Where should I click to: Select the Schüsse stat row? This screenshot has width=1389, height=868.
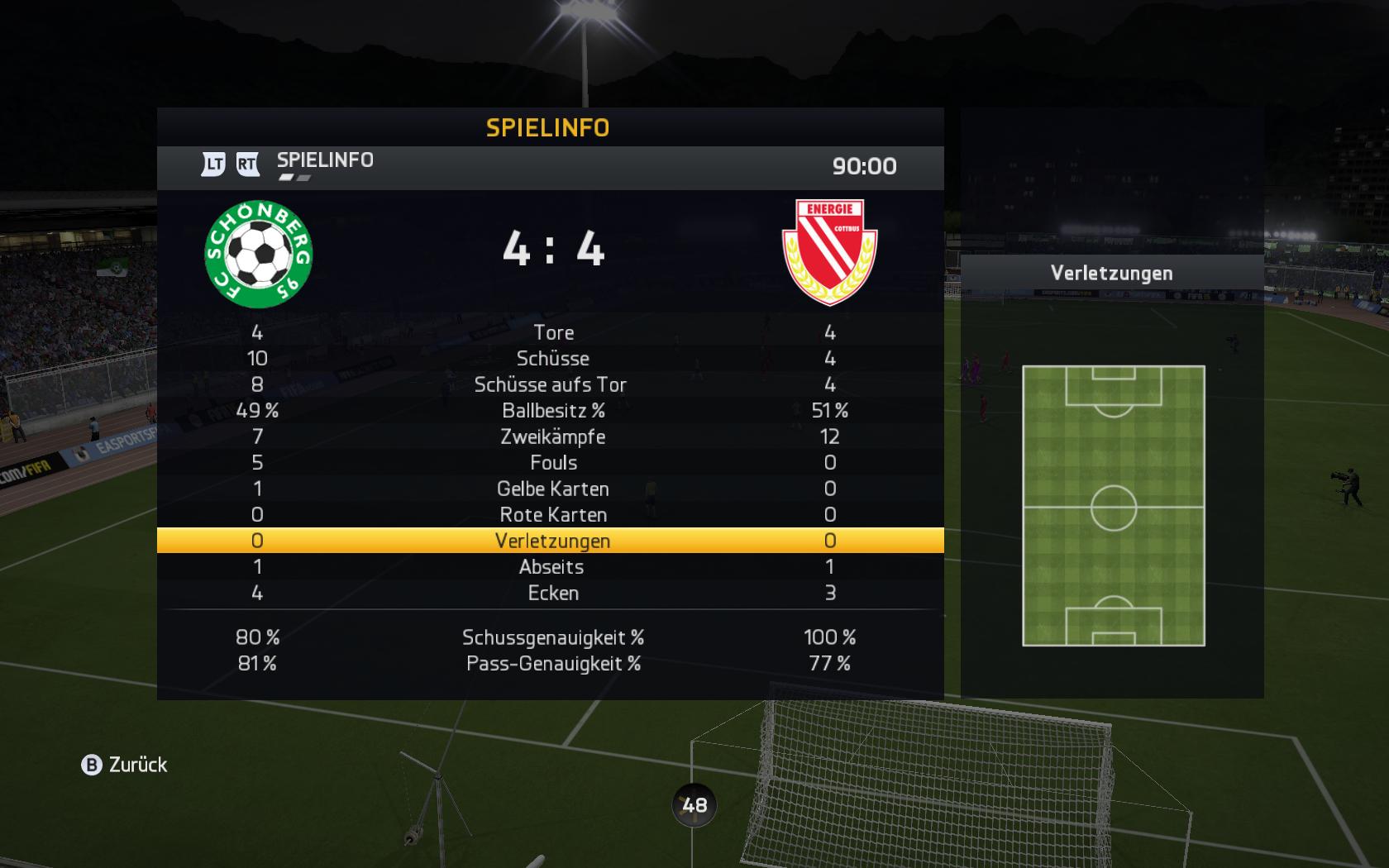(x=553, y=359)
